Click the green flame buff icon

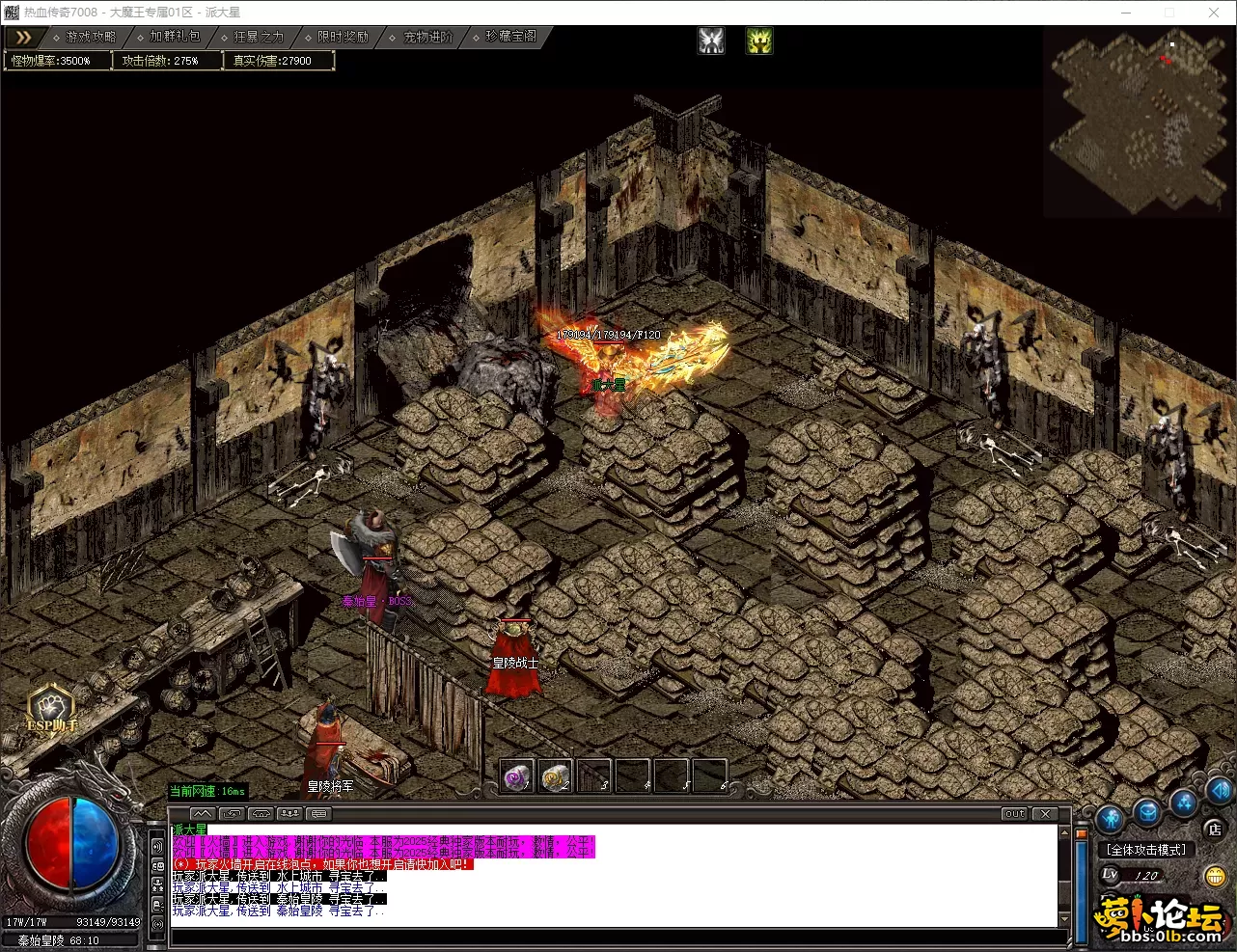tap(759, 41)
